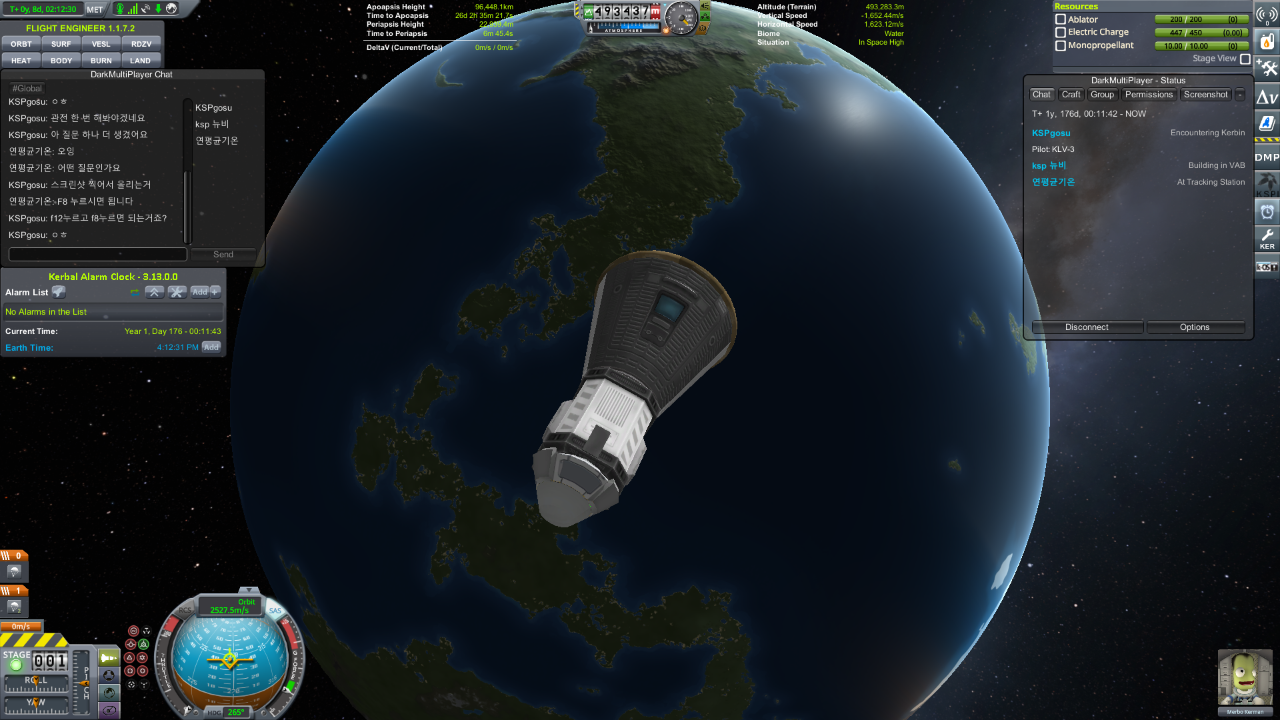Image resolution: width=1280 pixels, height=720 pixels.
Task: Toggle the RDZV section in Flight Engineer
Action: pyautogui.click(x=141, y=44)
